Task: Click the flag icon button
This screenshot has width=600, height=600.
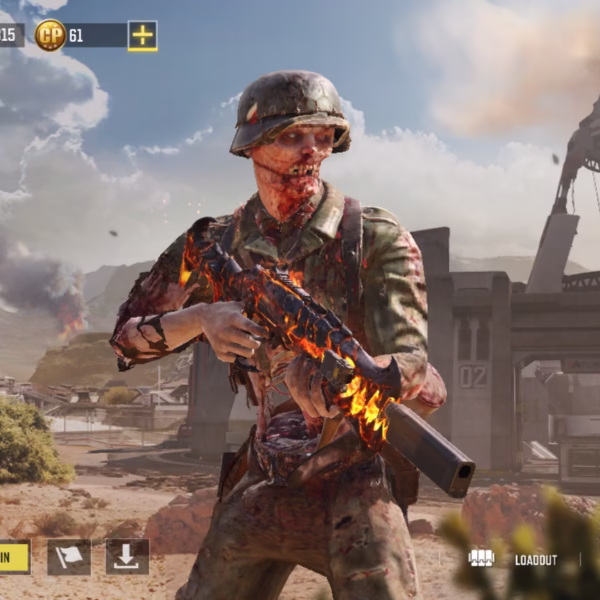Action: click(69, 557)
